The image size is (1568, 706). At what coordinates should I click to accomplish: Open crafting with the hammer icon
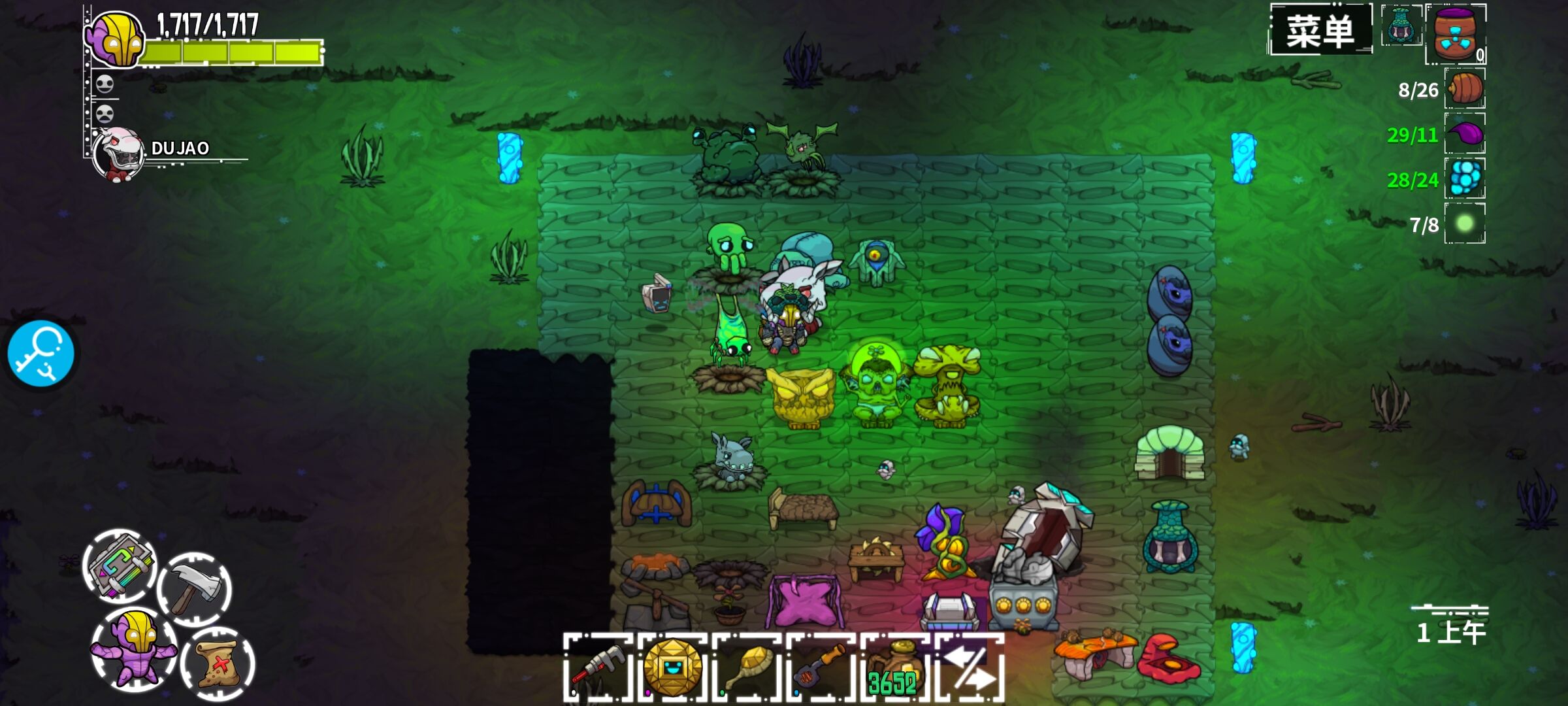pyautogui.click(x=194, y=588)
